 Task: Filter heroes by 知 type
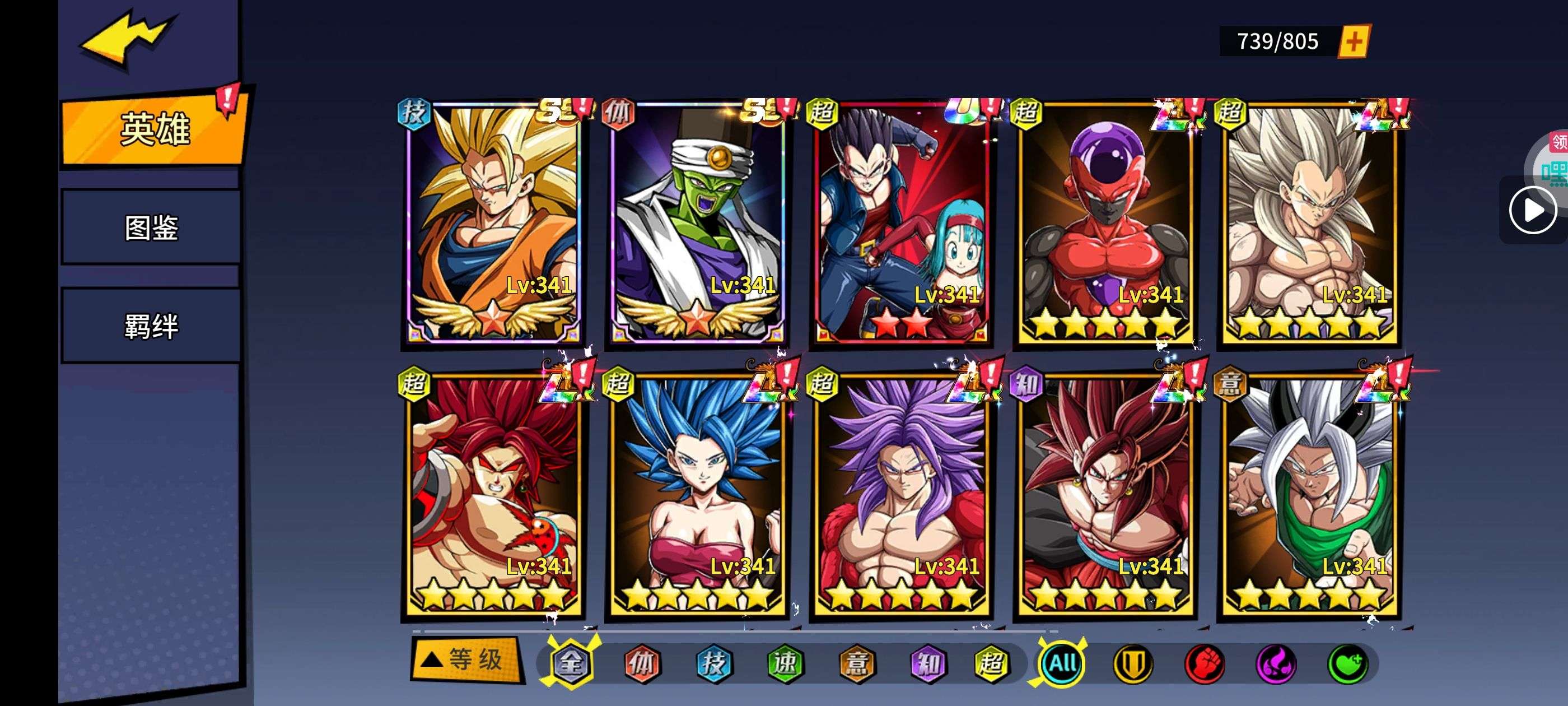[928, 663]
